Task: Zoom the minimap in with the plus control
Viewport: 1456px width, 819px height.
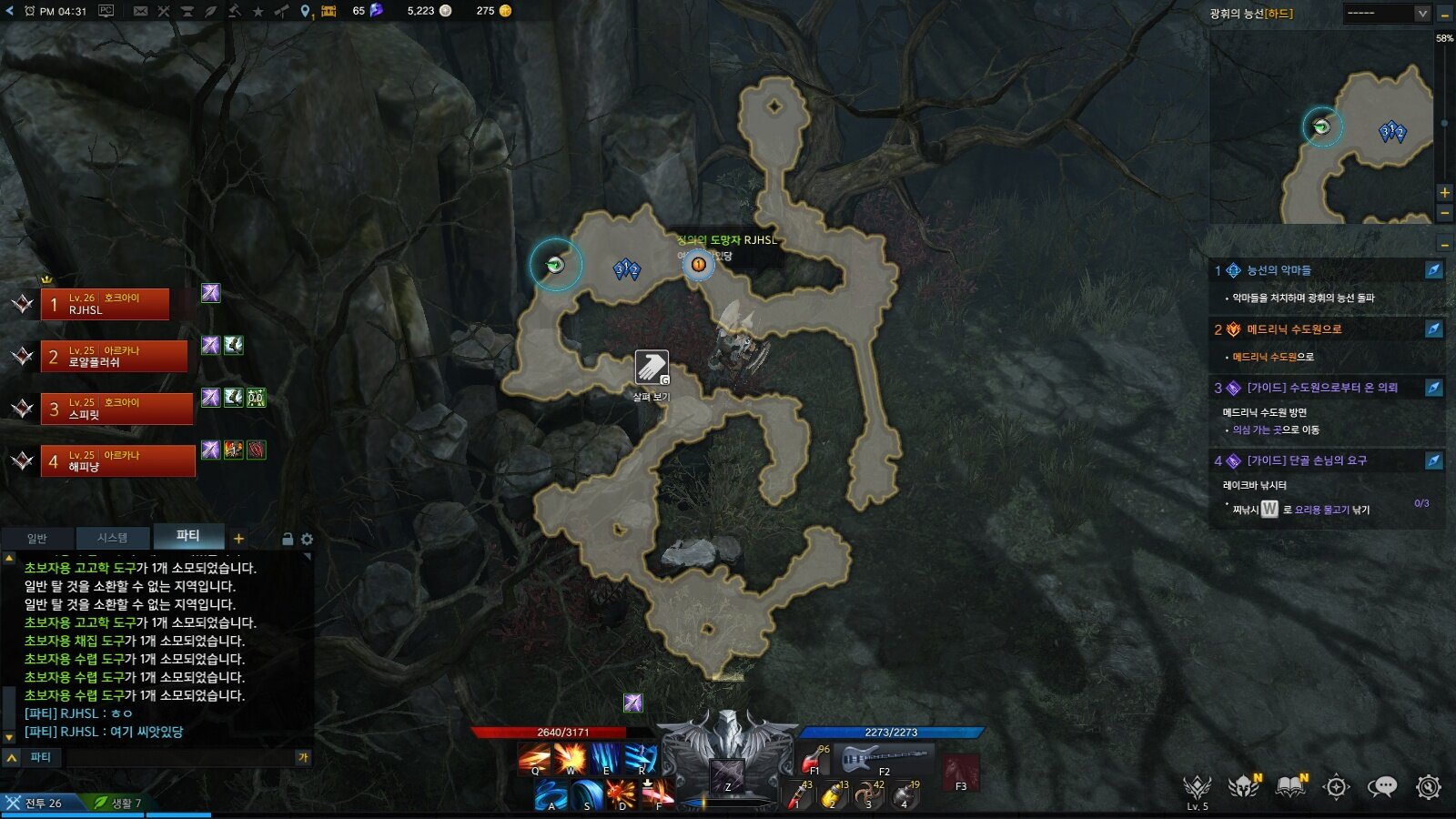Action: point(1445,192)
